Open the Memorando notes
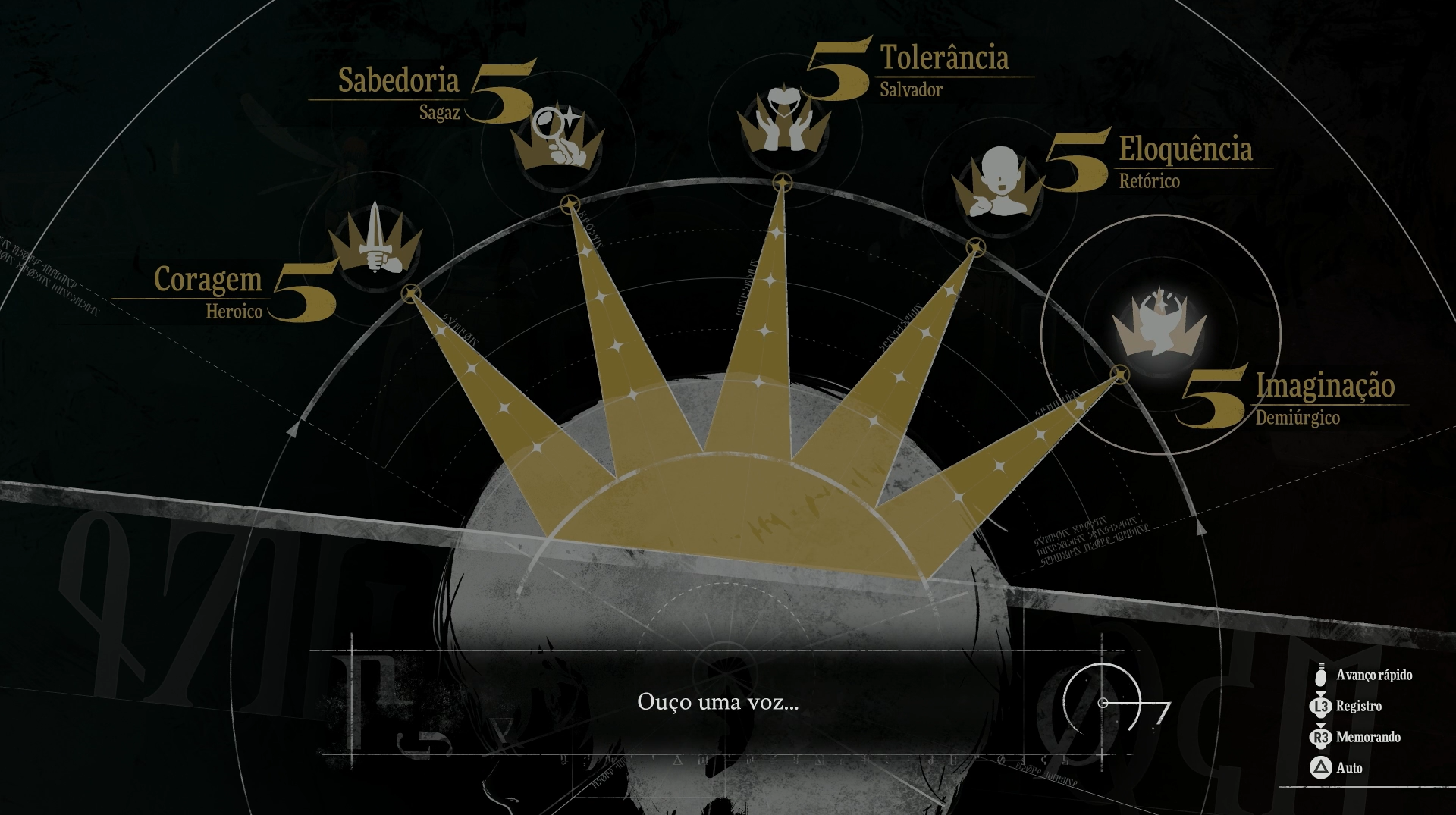Viewport: 1456px width, 815px height. coord(1367,737)
